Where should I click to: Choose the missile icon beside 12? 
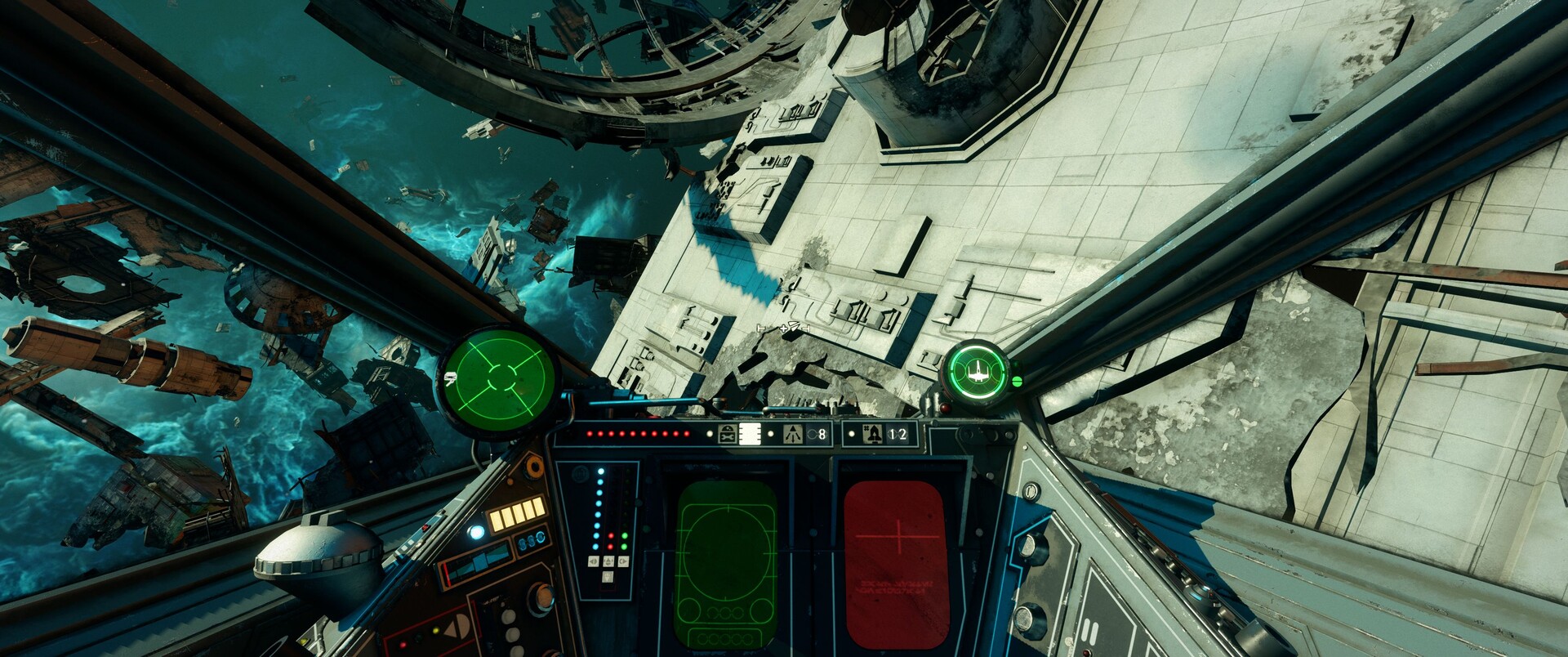872,434
